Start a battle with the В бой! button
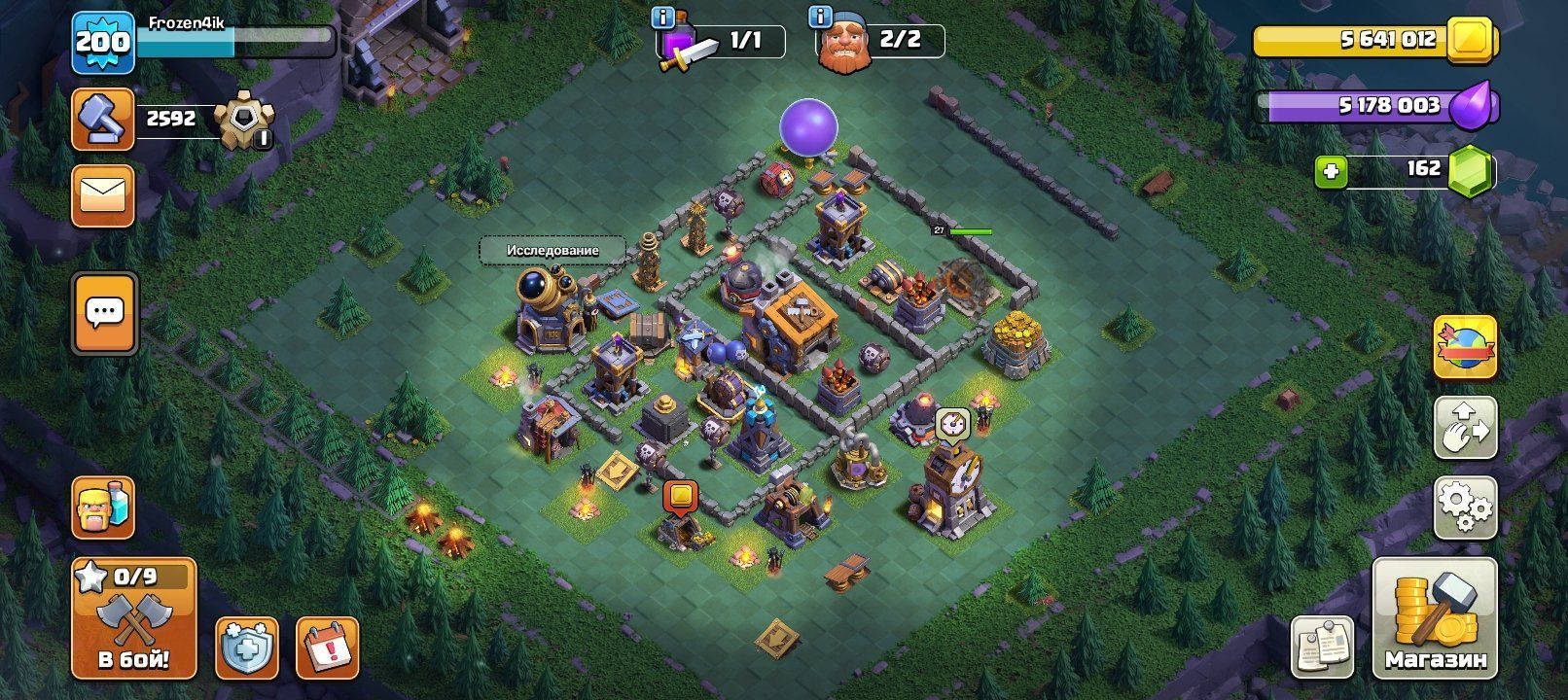1568x700 pixels. [x=133, y=618]
